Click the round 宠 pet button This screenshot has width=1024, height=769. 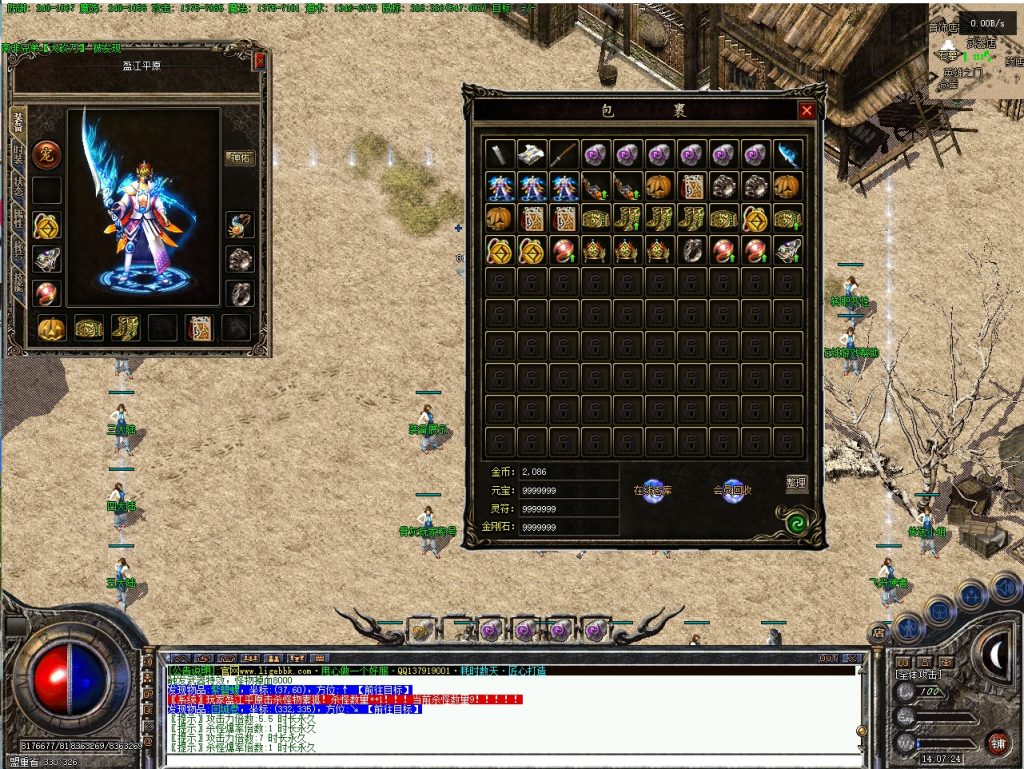pos(45,154)
